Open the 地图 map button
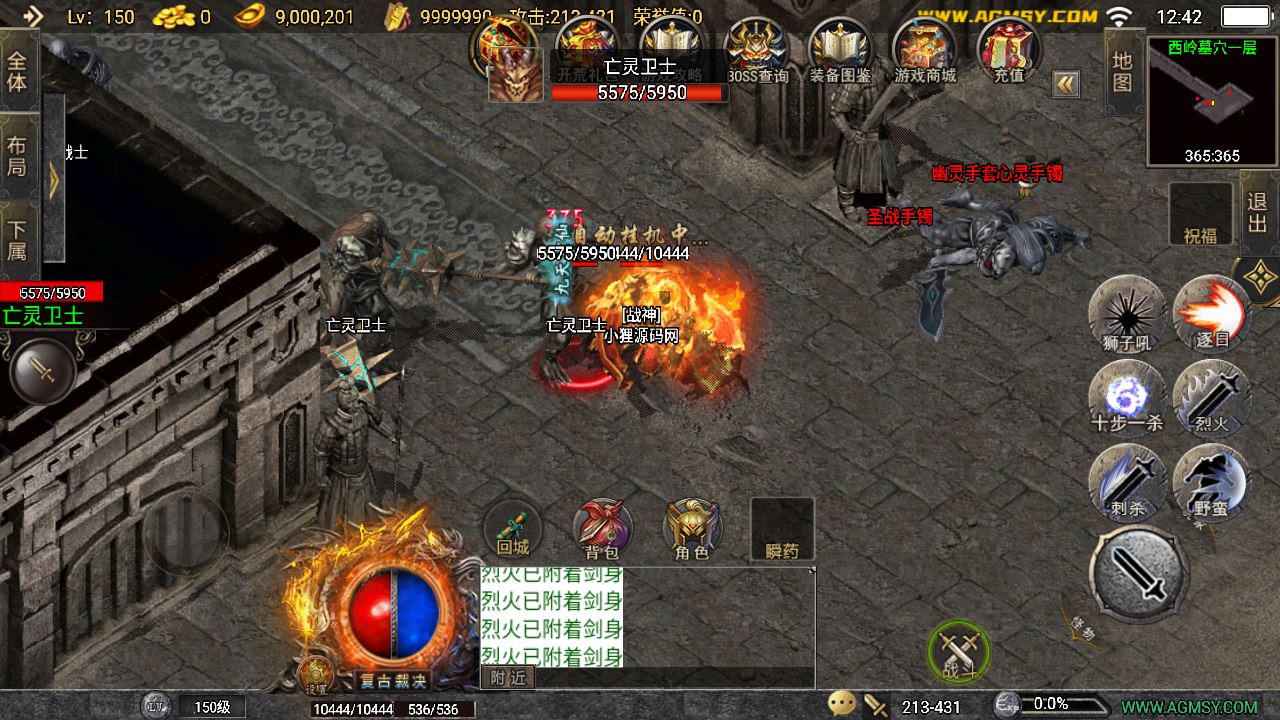 pos(1123,72)
